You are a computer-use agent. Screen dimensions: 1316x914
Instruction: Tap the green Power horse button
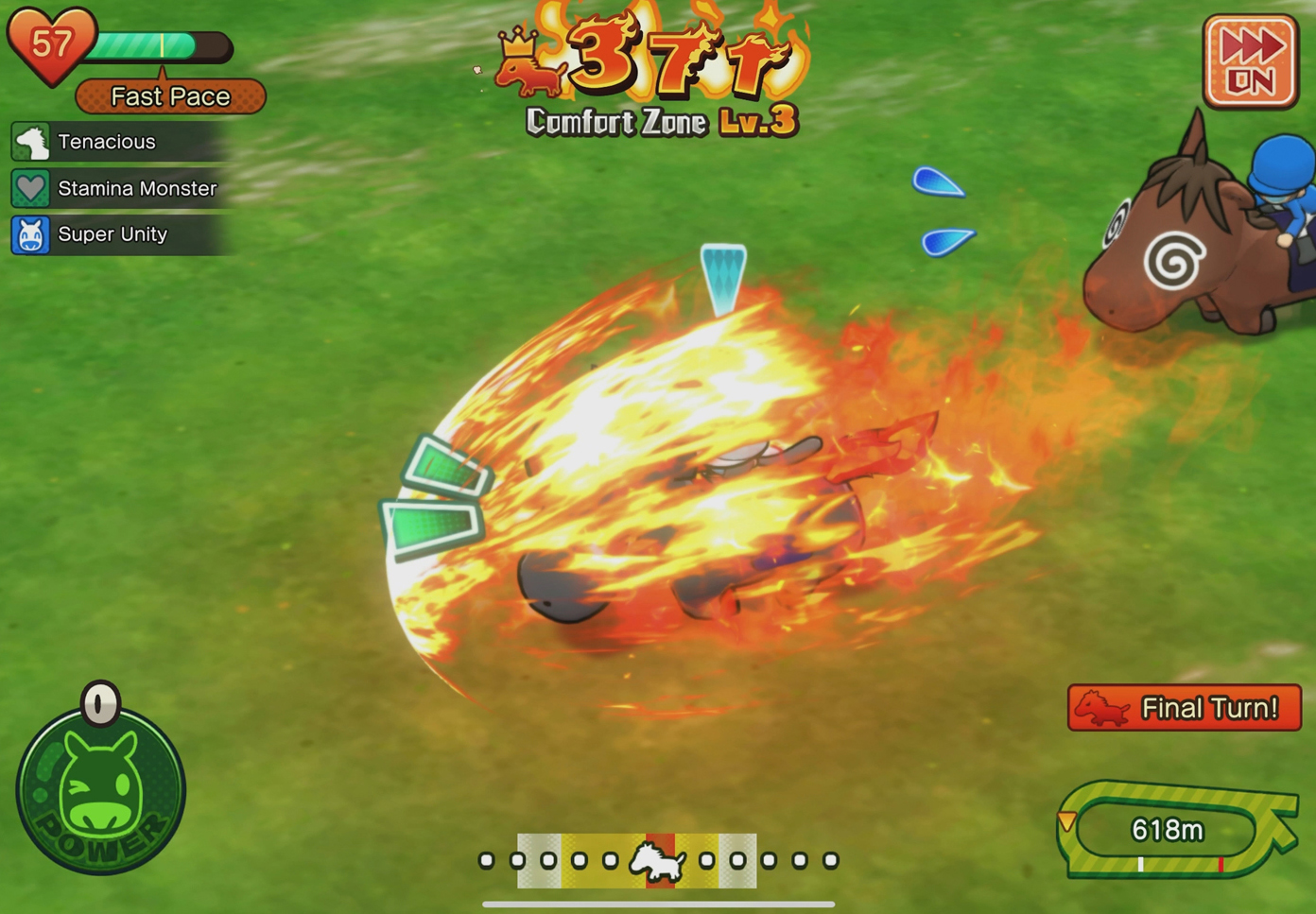coord(101,790)
